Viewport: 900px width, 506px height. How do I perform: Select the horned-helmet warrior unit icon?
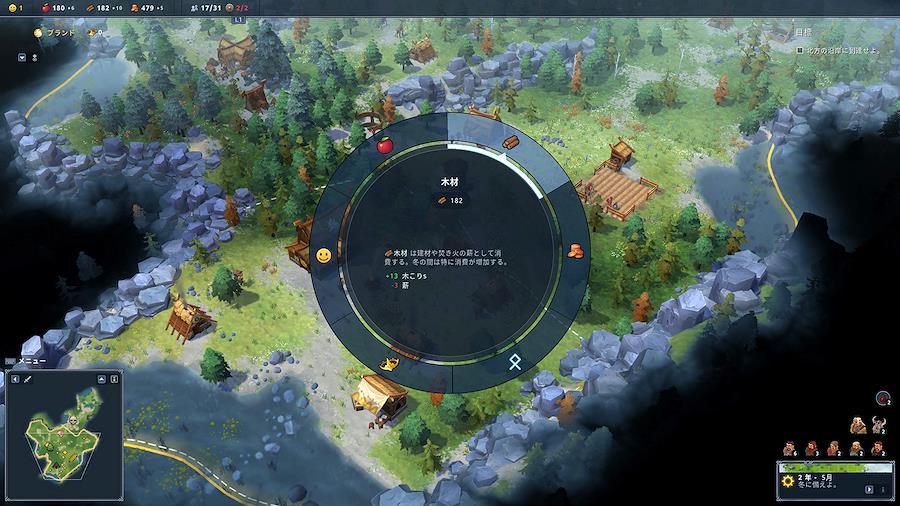(880, 424)
